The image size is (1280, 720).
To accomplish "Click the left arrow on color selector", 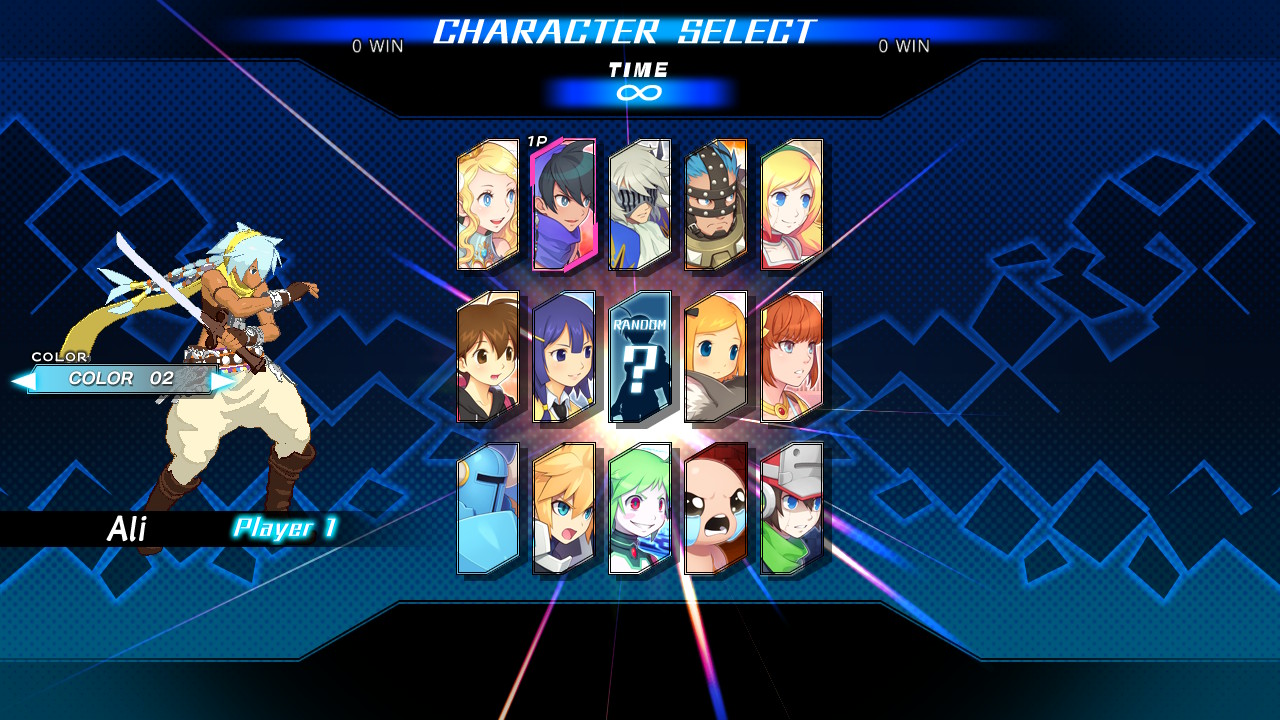I will coord(23,381).
